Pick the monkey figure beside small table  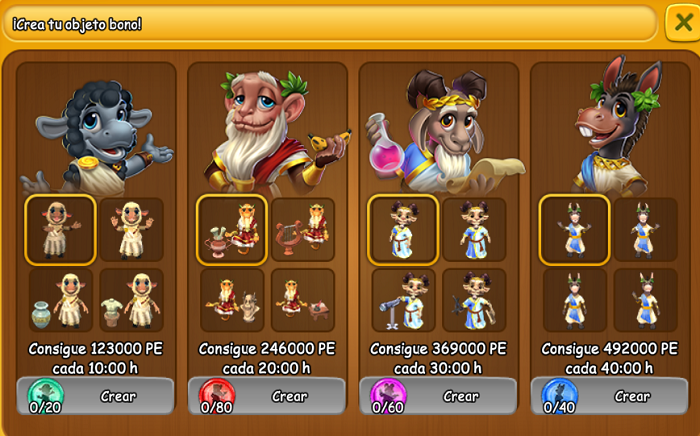tap(303, 299)
